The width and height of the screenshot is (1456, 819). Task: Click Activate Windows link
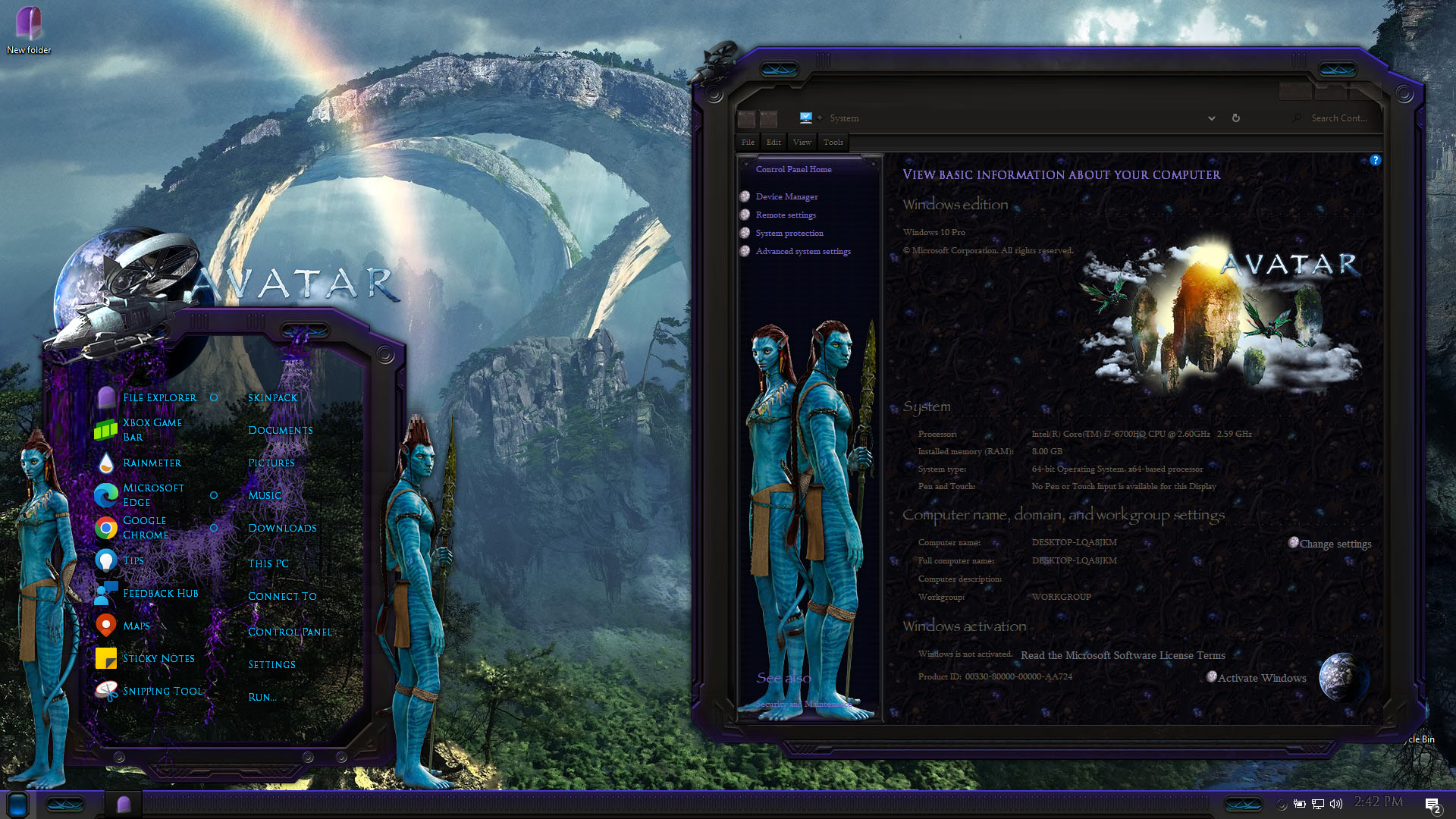[1261, 679]
